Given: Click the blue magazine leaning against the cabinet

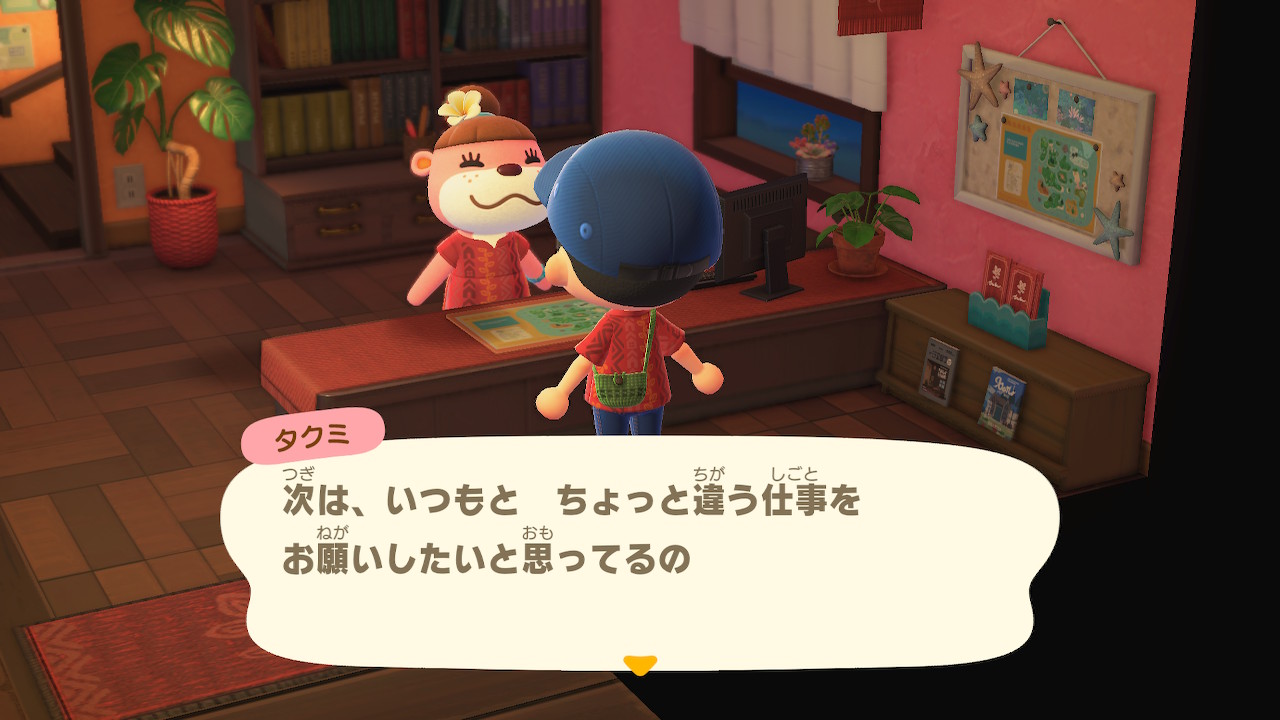Looking at the screenshot, I should coord(1004,389).
